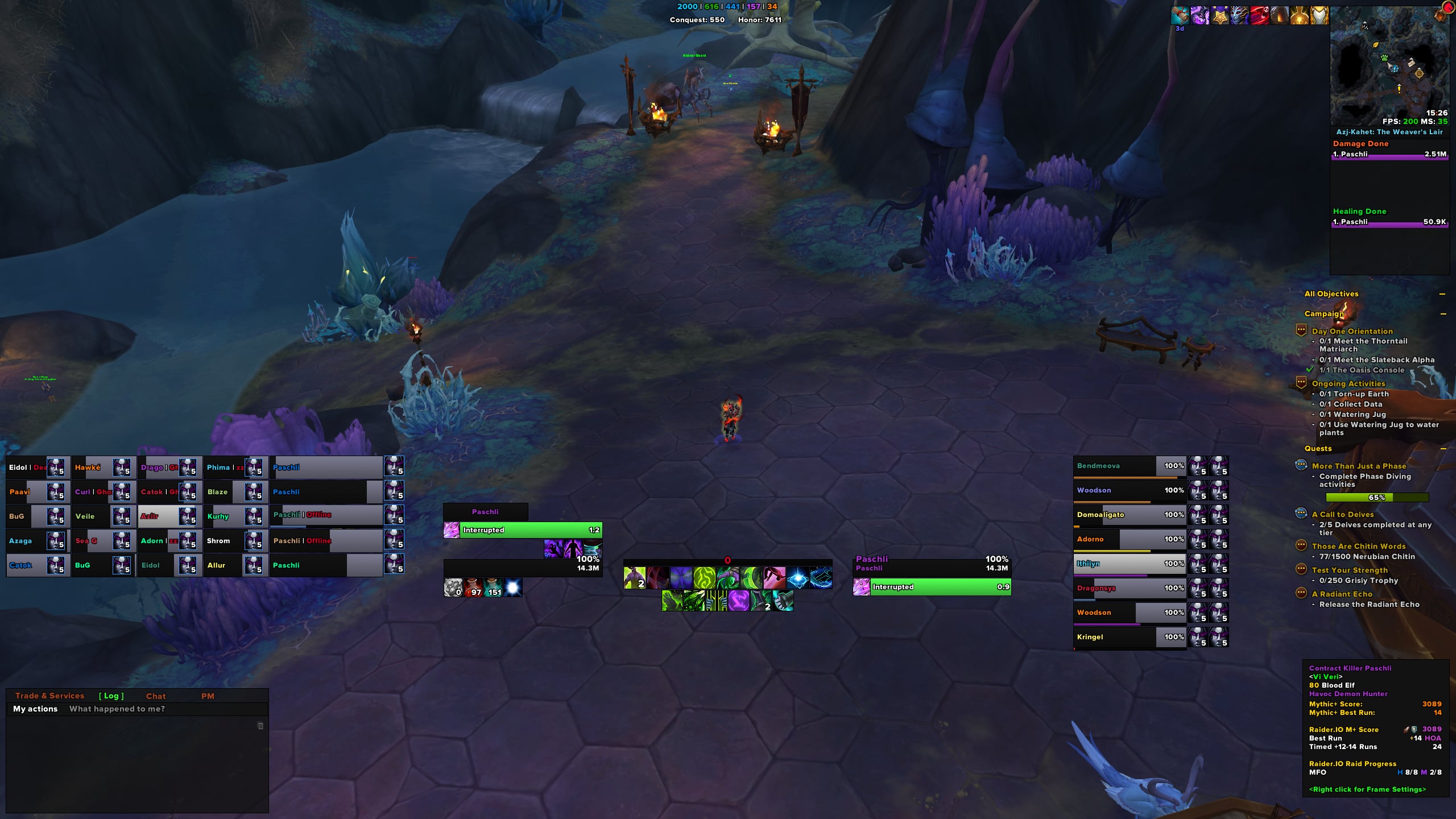Image resolution: width=1456 pixels, height=819 pixels.
Task: Use the red health potion with 97 charges
Action: (x=473, y=588)
